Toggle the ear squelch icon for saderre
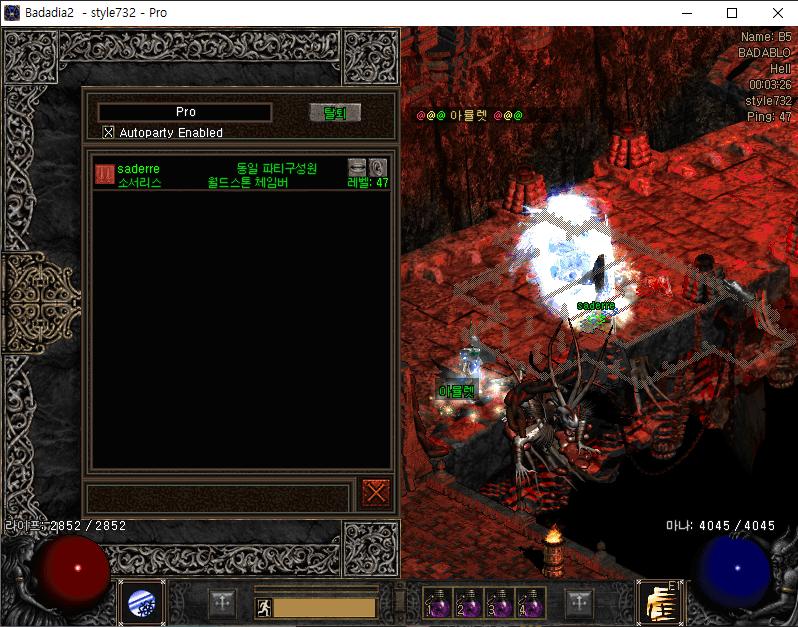Viewport: 798px width, 627px height. point(377,167)
